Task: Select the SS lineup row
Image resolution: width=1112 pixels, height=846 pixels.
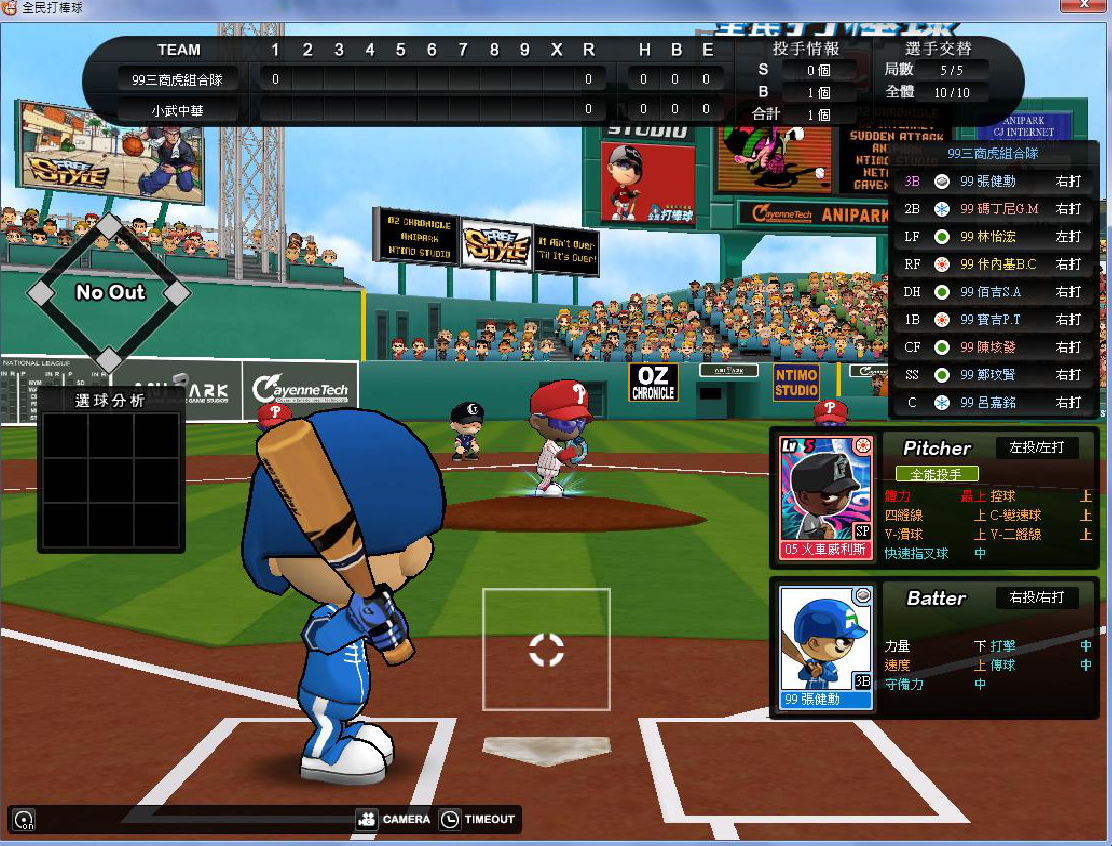Action: click(992, 374)
